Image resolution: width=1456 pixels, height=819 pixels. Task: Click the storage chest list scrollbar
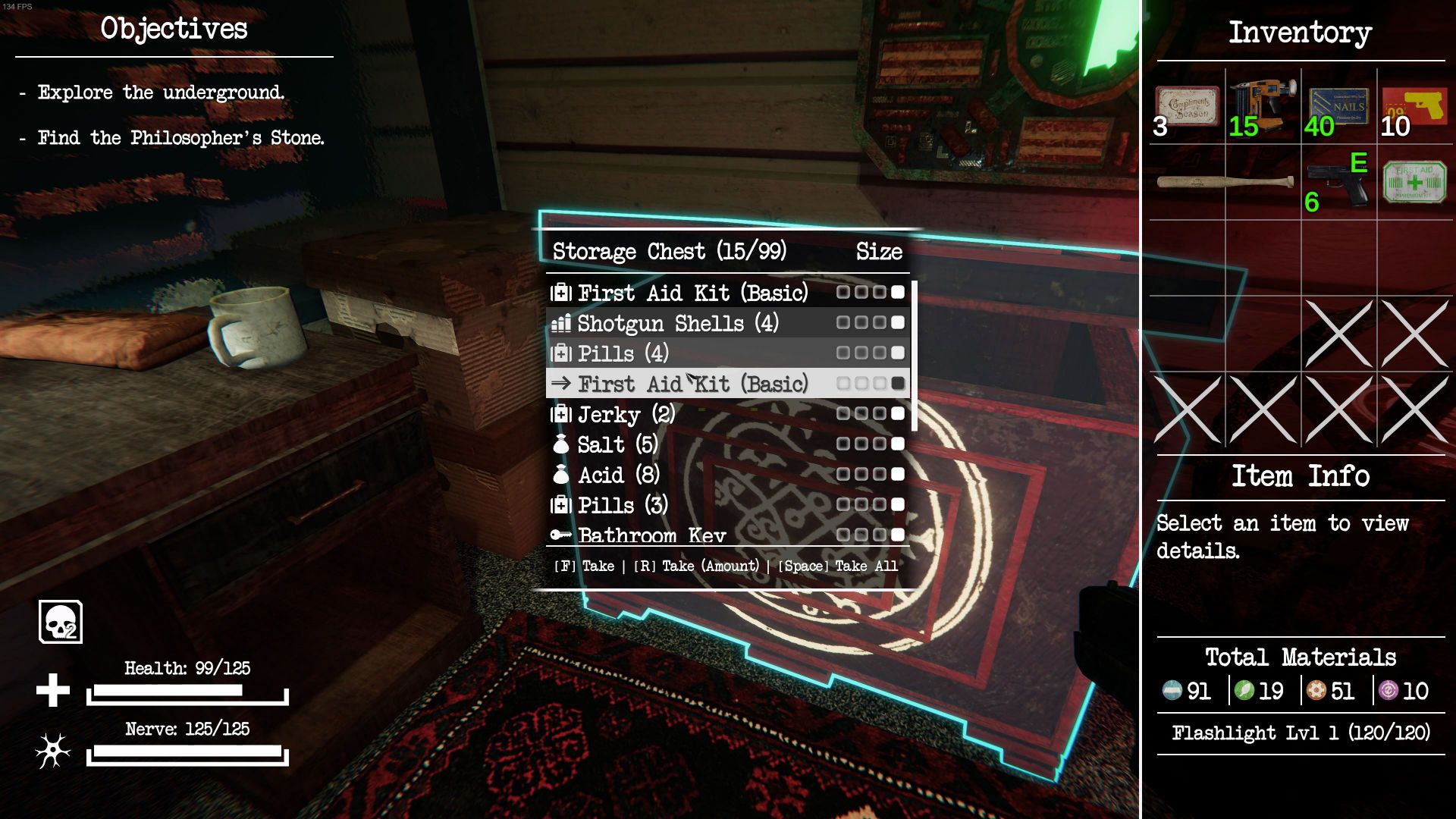tap(915, 355)
